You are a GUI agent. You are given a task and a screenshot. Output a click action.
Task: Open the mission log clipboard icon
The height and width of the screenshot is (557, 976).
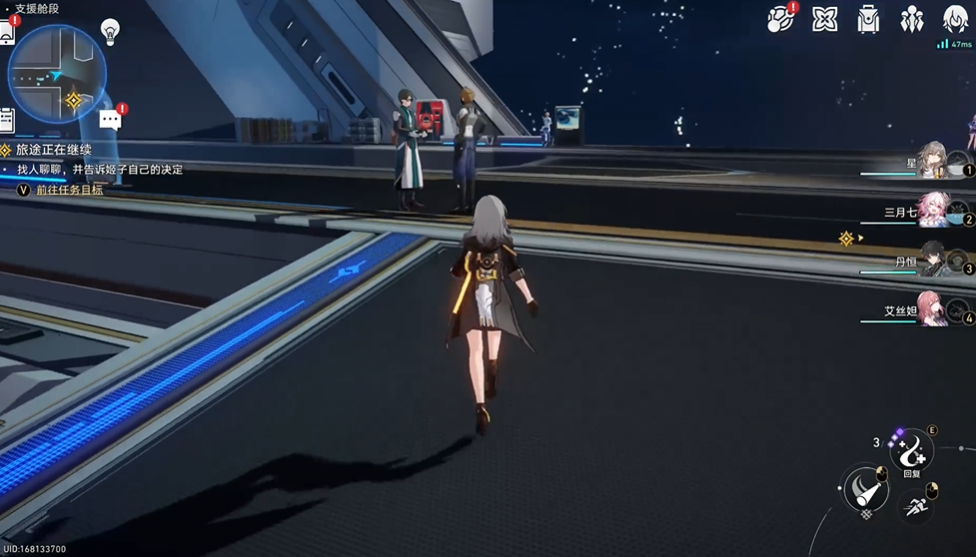coord(6,120)
